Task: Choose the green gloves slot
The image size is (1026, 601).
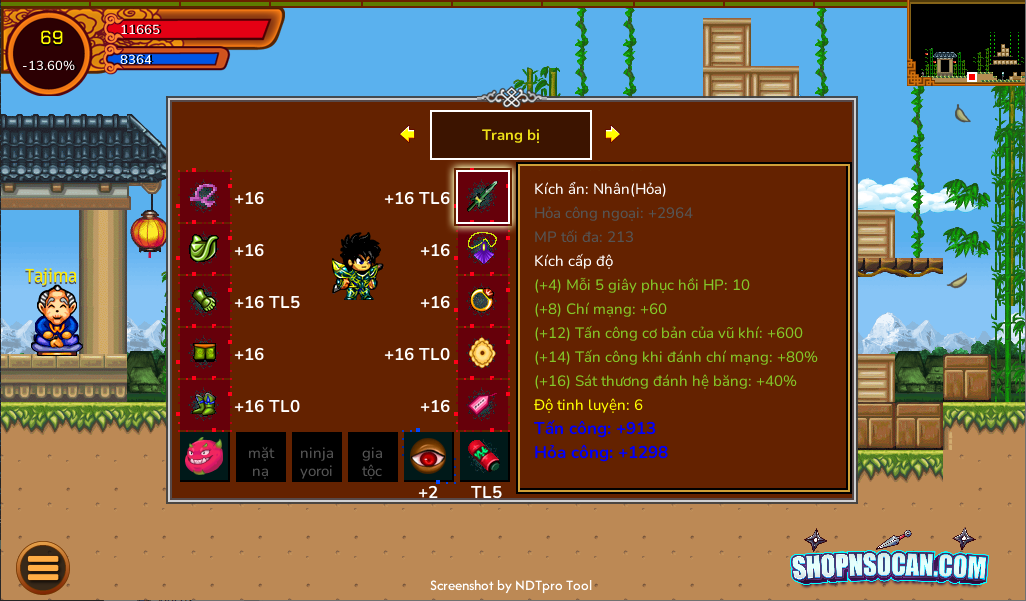Action: click(205, 301)
